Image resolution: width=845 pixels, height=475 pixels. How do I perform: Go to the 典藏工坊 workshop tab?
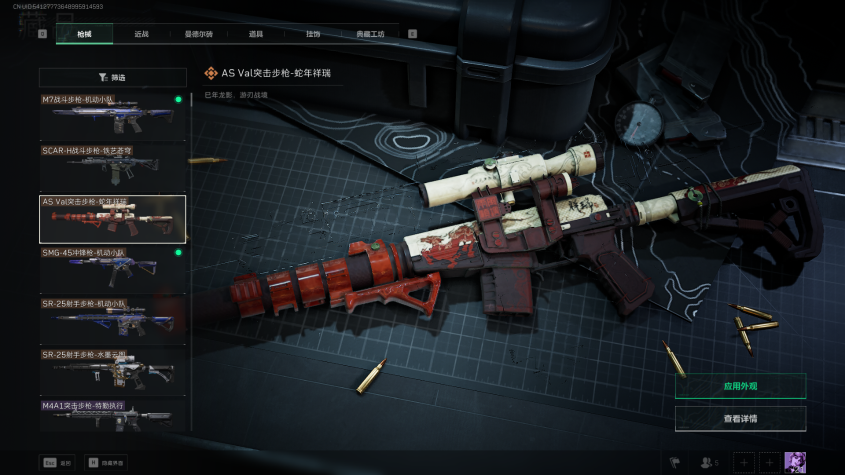click(x=370, y=34)
